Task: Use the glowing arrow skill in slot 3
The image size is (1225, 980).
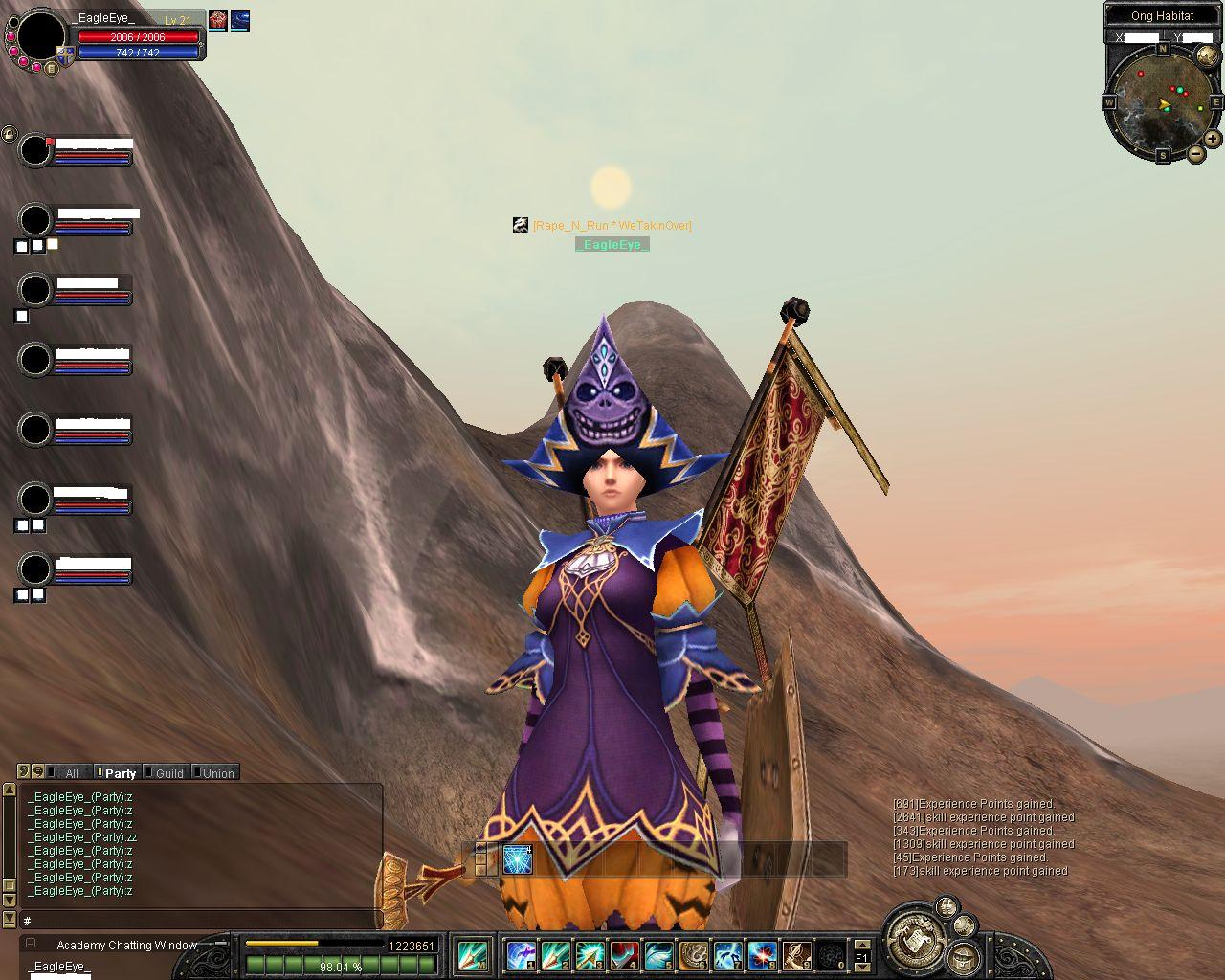Action: pyautogui.click(x=590, y=955)
